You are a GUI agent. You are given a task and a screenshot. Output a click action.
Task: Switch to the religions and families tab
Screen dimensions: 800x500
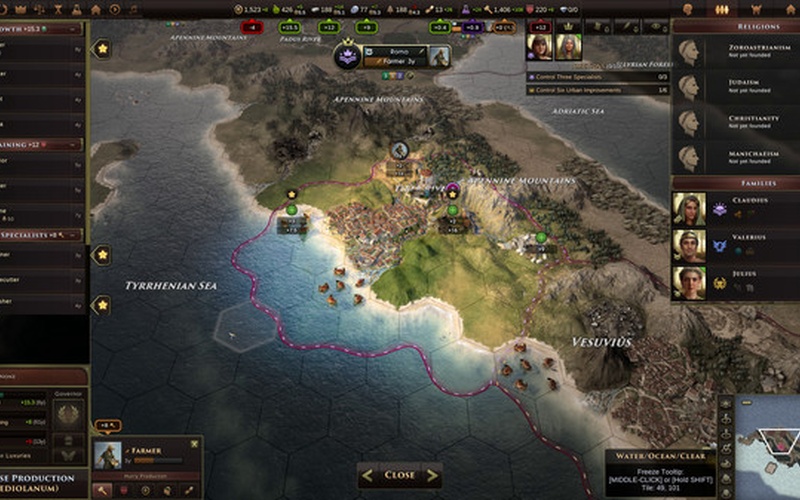720,9
